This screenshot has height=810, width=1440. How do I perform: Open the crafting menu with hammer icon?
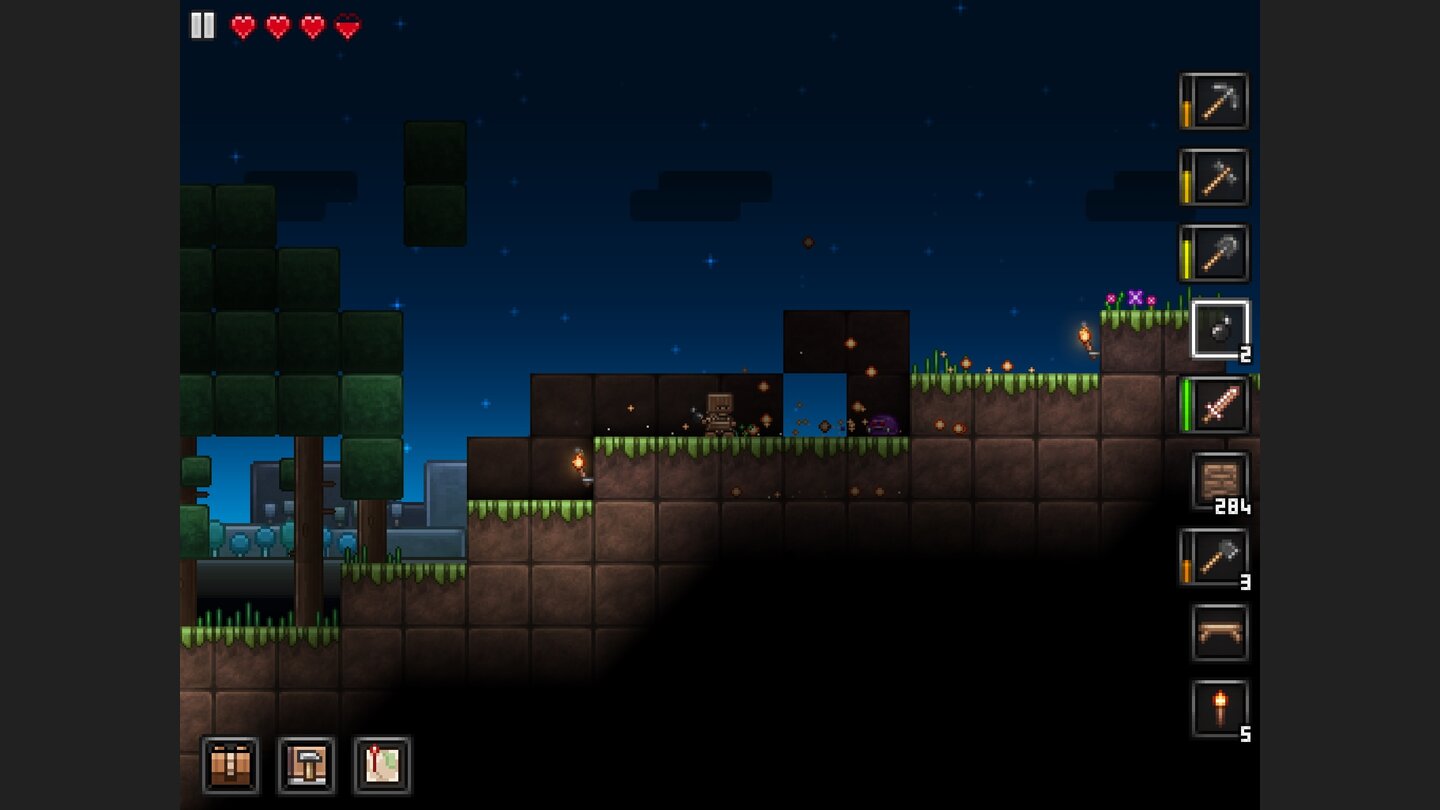[306, 765]
